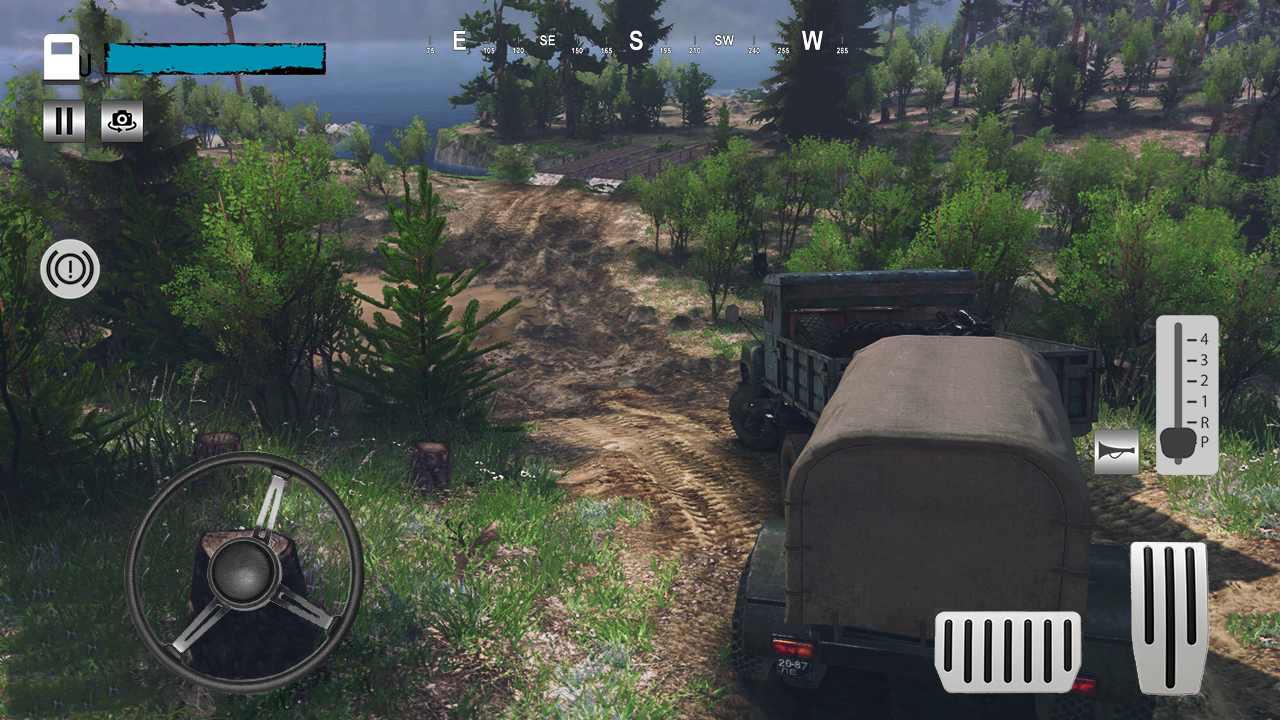This screenshot has height=720, width=1280.
Task: Select the W marker on the compass strip
Action: (813, 42)
